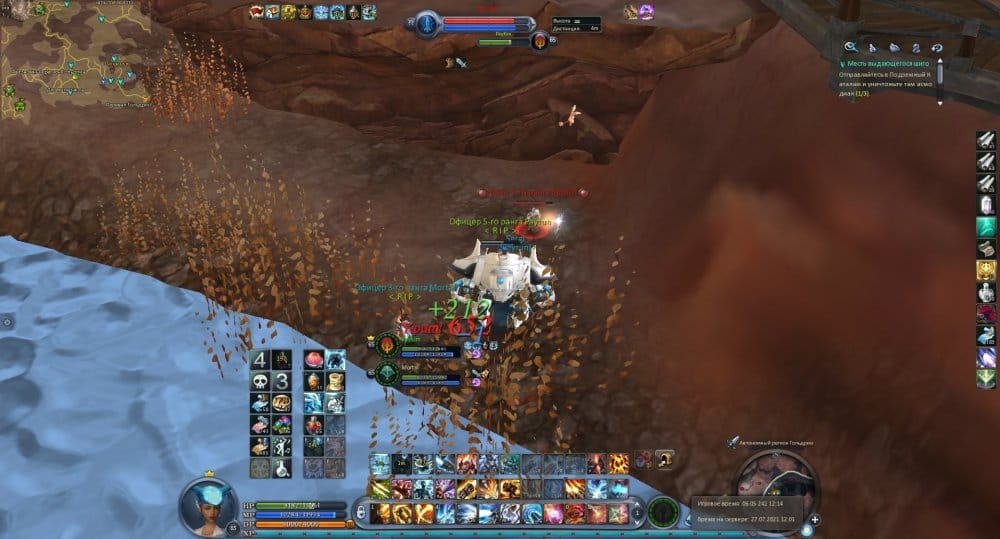Select party member Mortis frame emblem
The image size is (1000, 539).
point(388,373)
